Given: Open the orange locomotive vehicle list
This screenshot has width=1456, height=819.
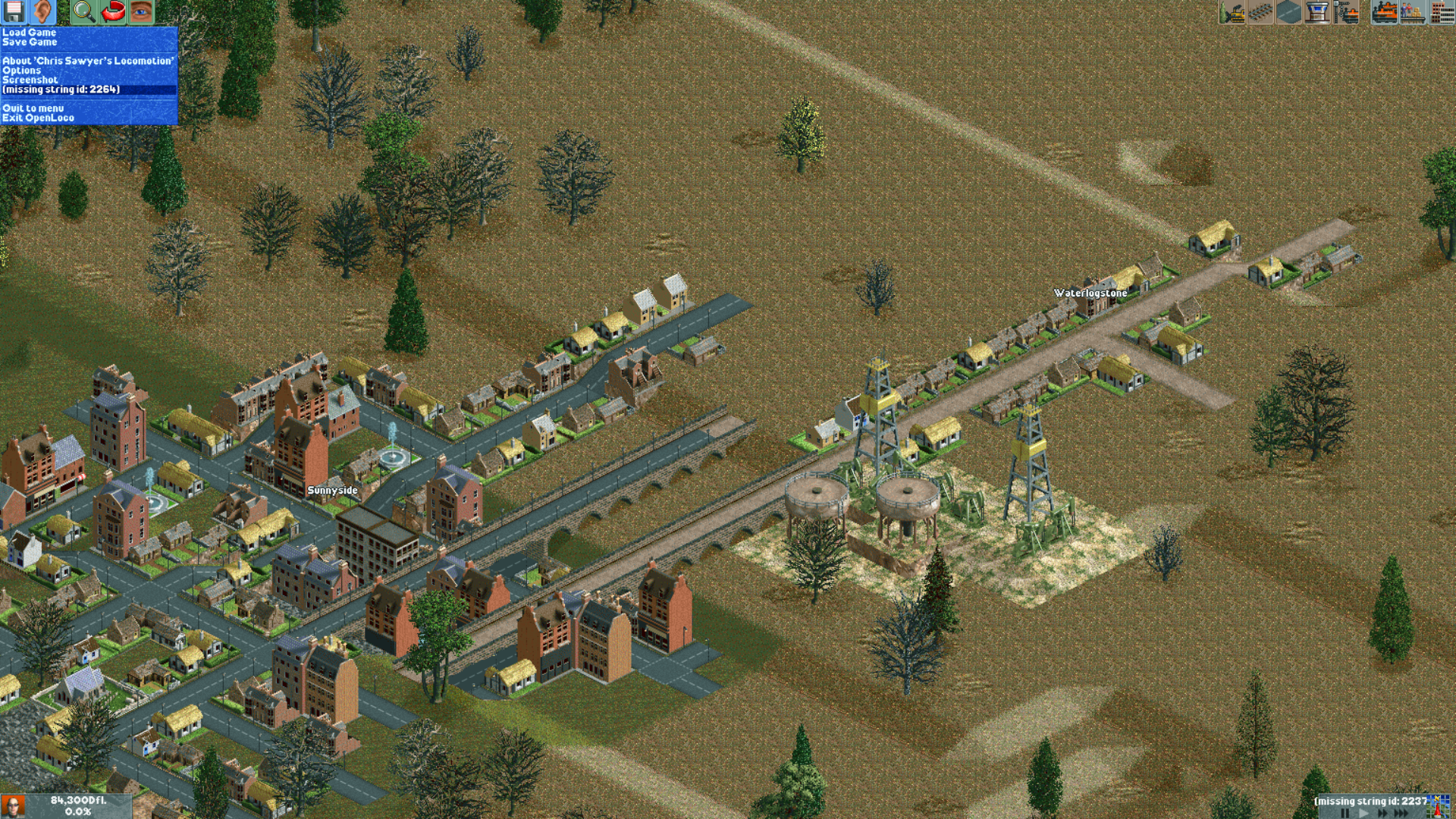Looking at the screenshot, I should point(1385,12).
